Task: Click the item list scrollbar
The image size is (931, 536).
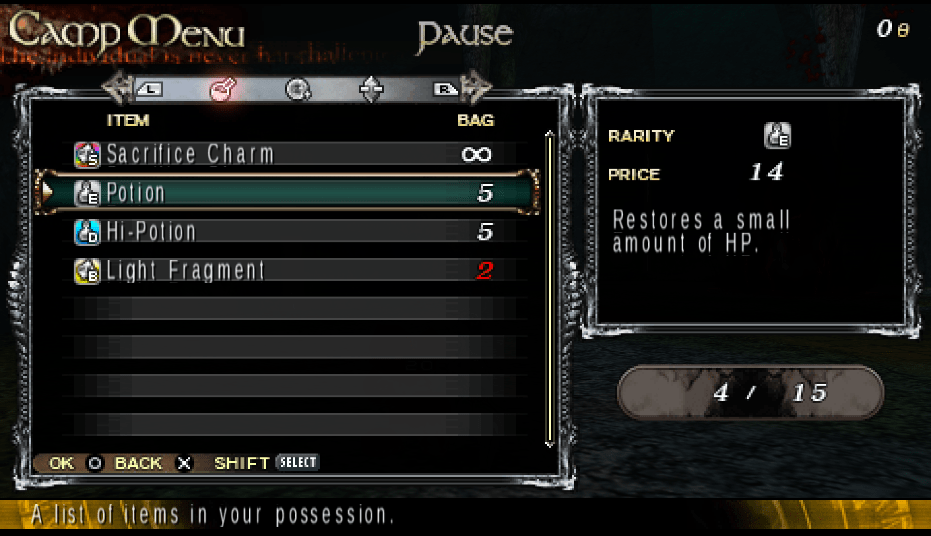Action: pos(548,288)
